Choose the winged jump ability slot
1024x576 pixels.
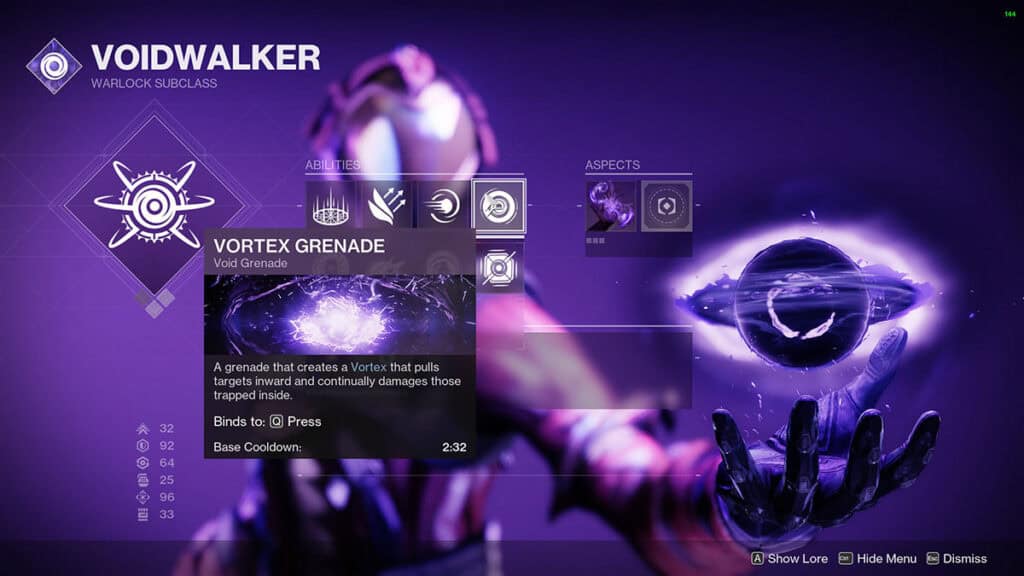[386, 205]
